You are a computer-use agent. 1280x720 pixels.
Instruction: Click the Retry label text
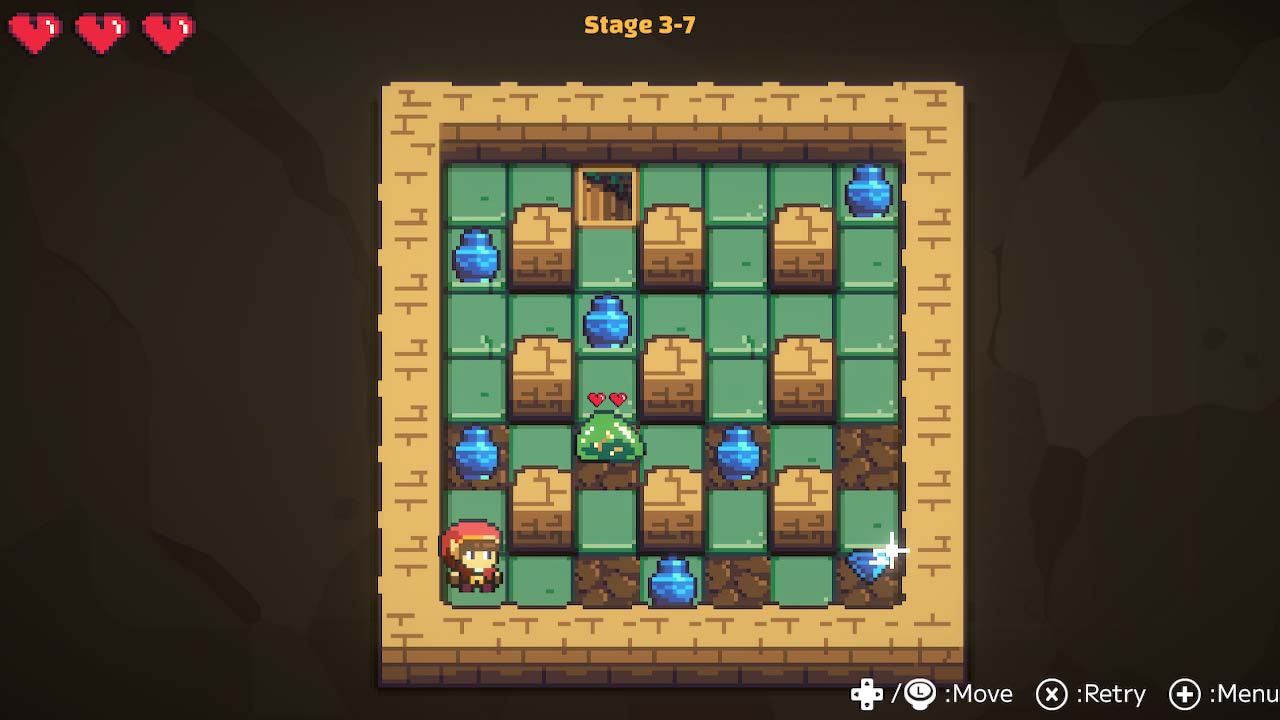coord(1113,694)
